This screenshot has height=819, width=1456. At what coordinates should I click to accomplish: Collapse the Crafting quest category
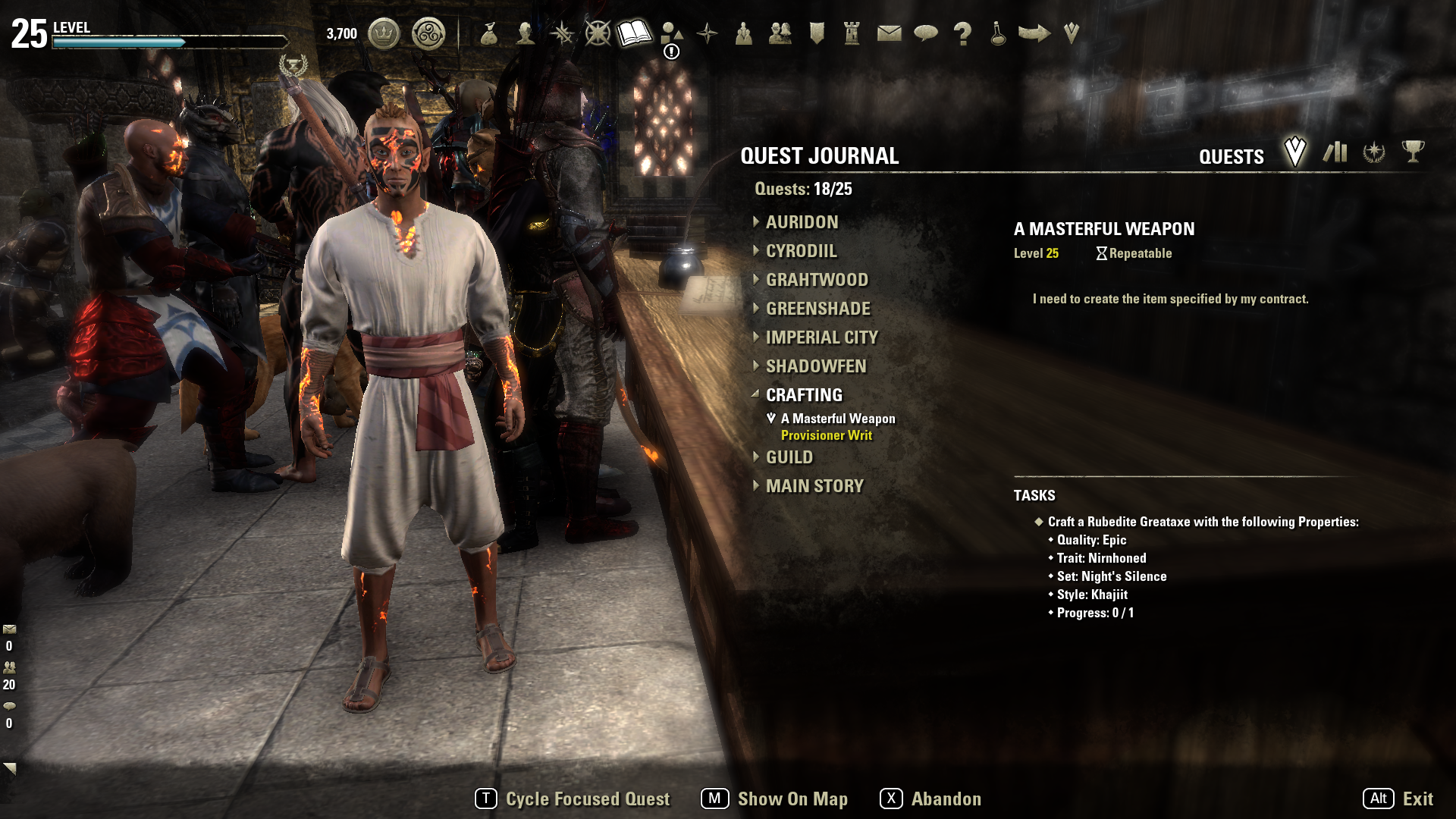click(803, 395)
